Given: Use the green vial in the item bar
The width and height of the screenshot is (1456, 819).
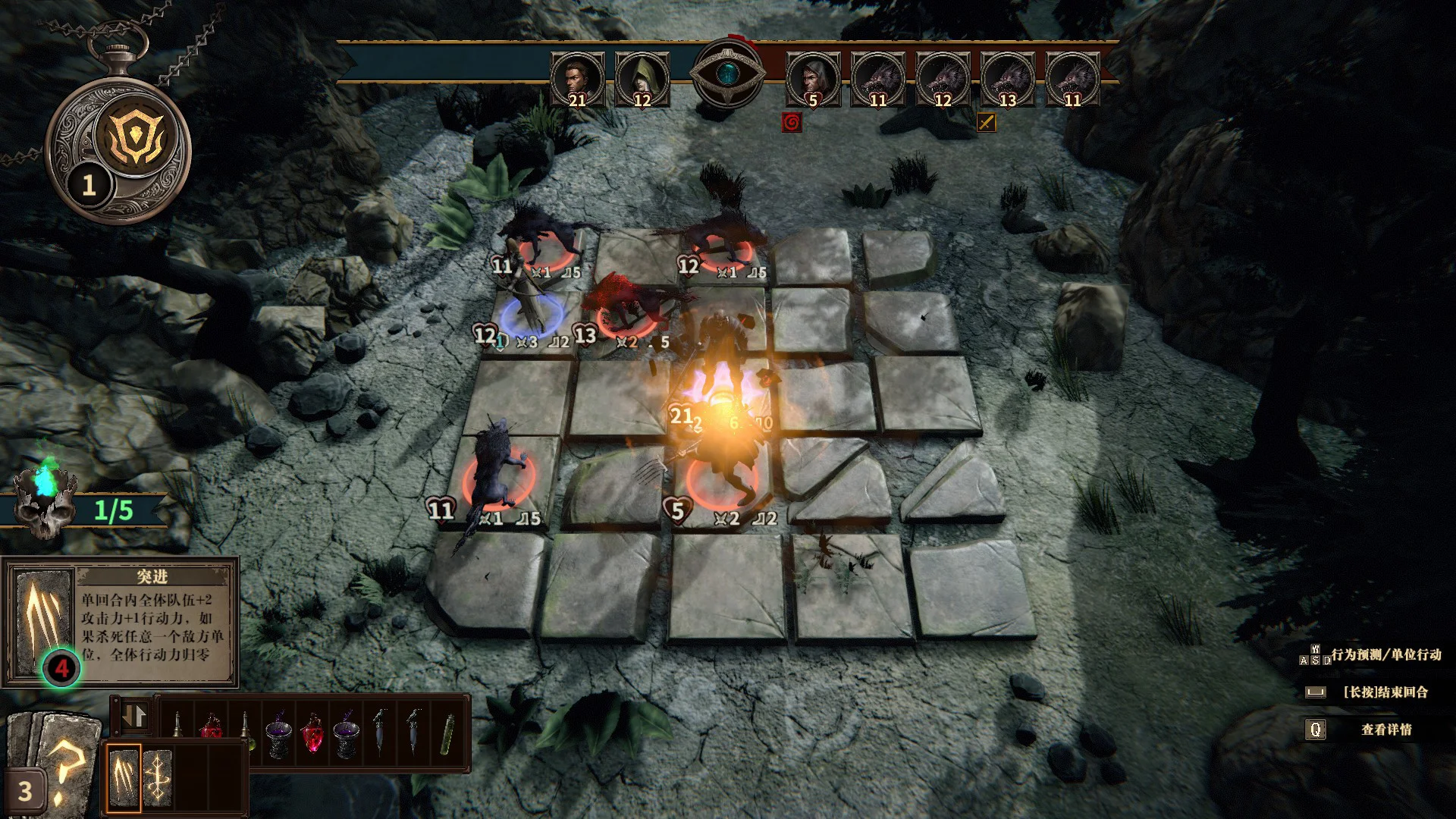Looking at the screenshot, I should pos(448,732).
